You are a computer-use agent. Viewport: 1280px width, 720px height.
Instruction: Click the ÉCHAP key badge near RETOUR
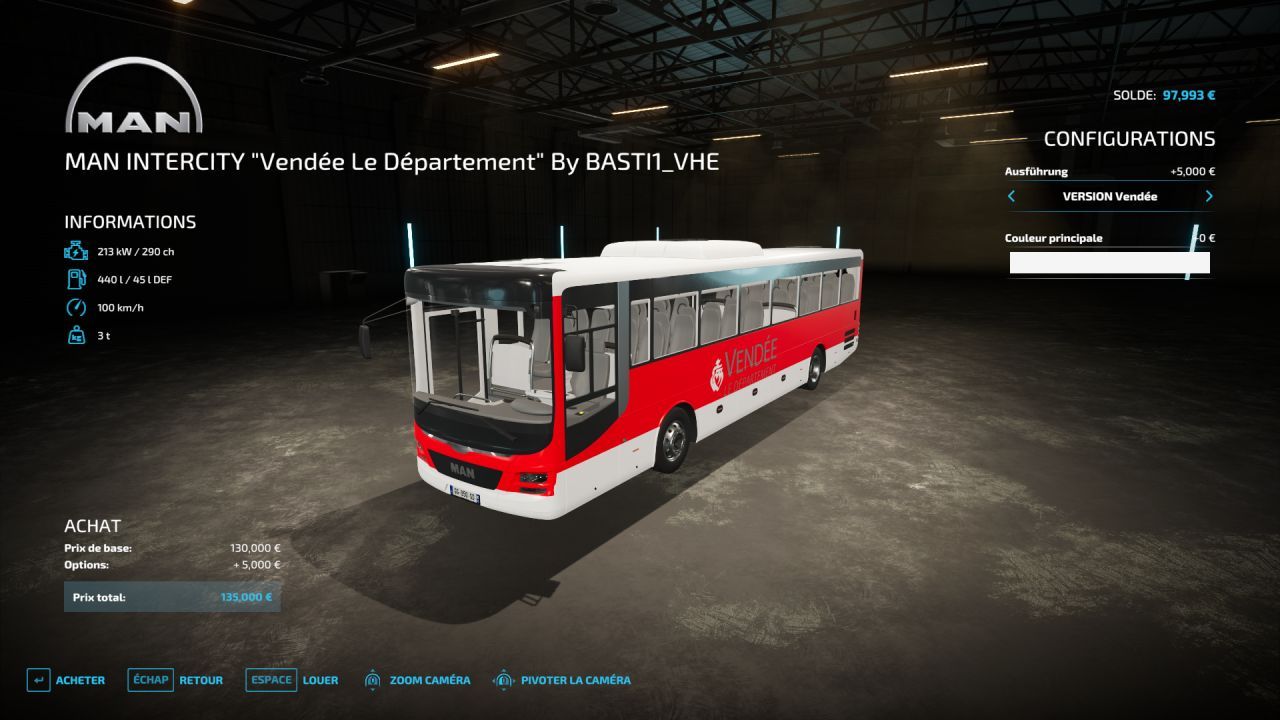(149, 679)
